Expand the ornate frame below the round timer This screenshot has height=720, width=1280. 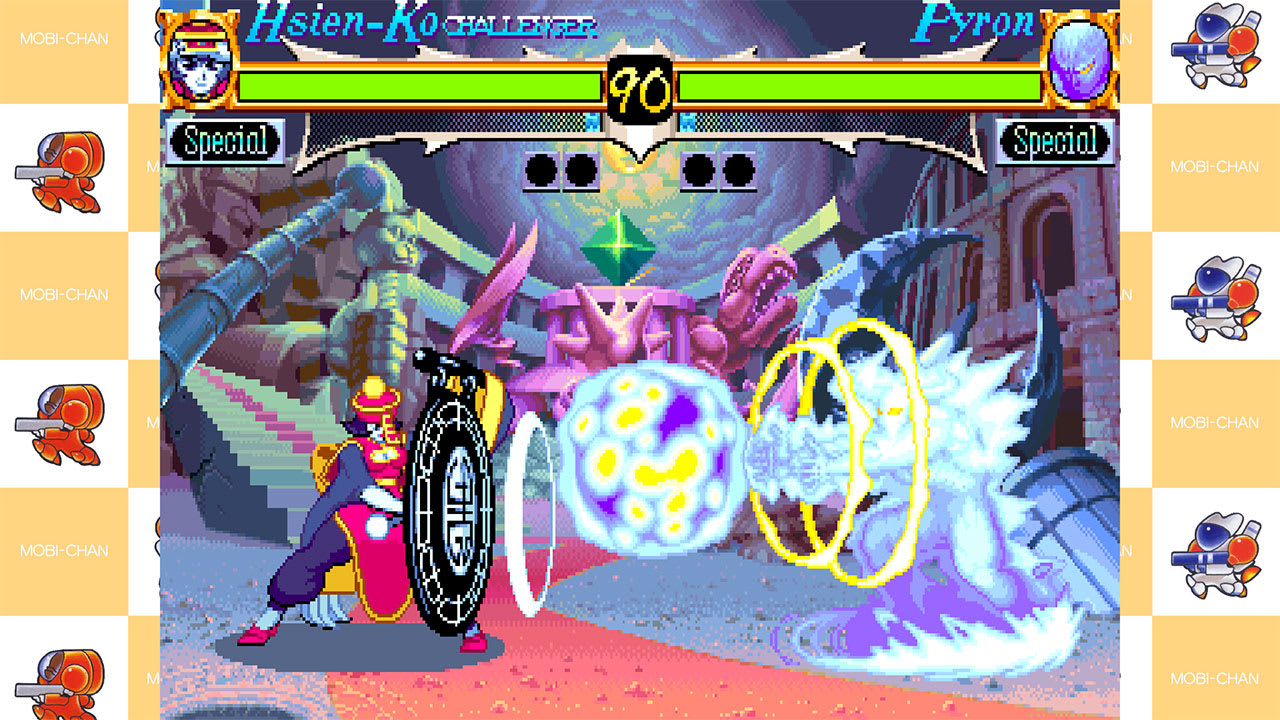pyautogui.click(x=640, y=135)
